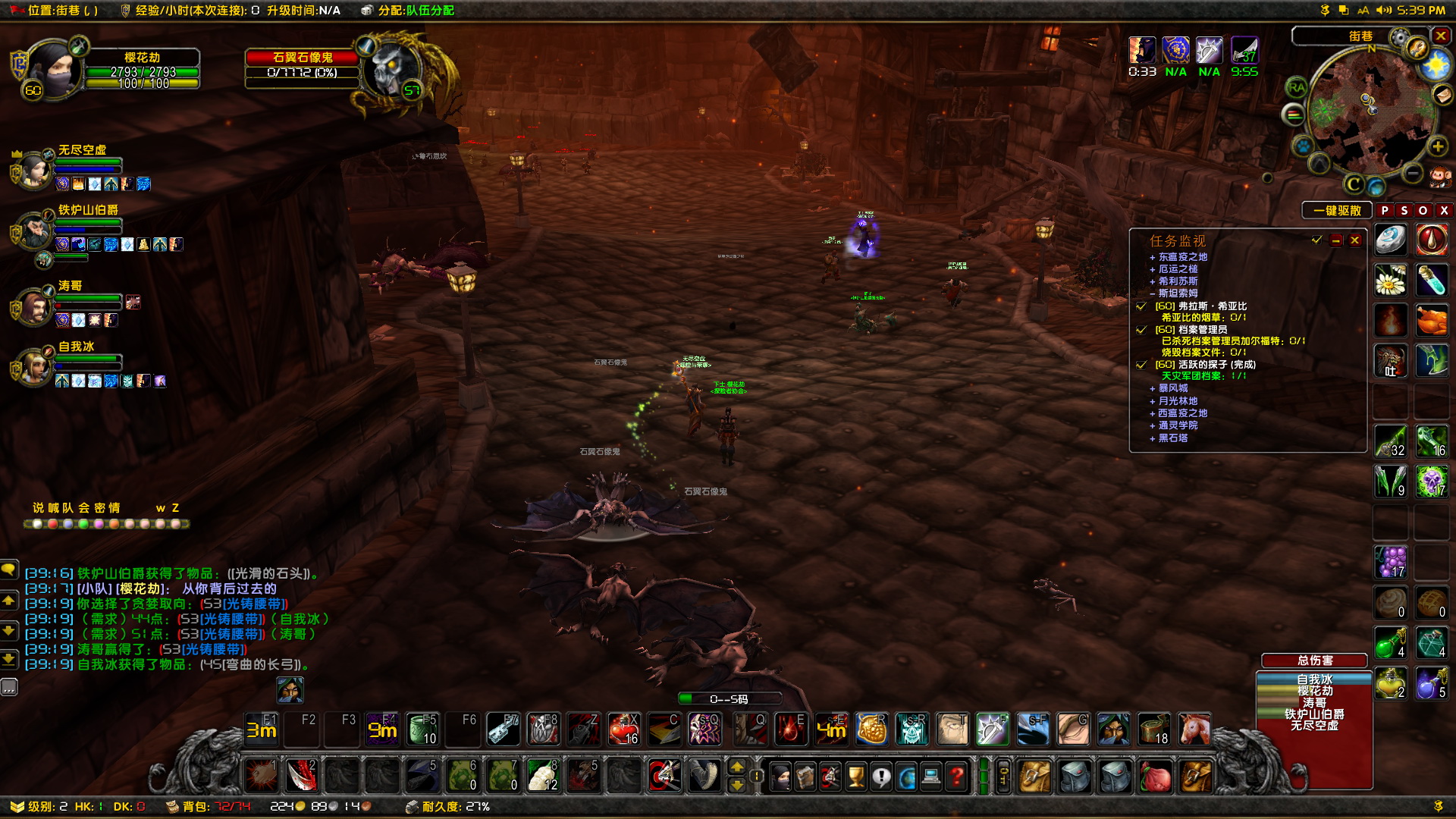The width and height of the screenshot is (1456, 819).
Task: Use the Hearthstone icon in the right side panel
Action: pyautogui.click(x=1392, y=239)
